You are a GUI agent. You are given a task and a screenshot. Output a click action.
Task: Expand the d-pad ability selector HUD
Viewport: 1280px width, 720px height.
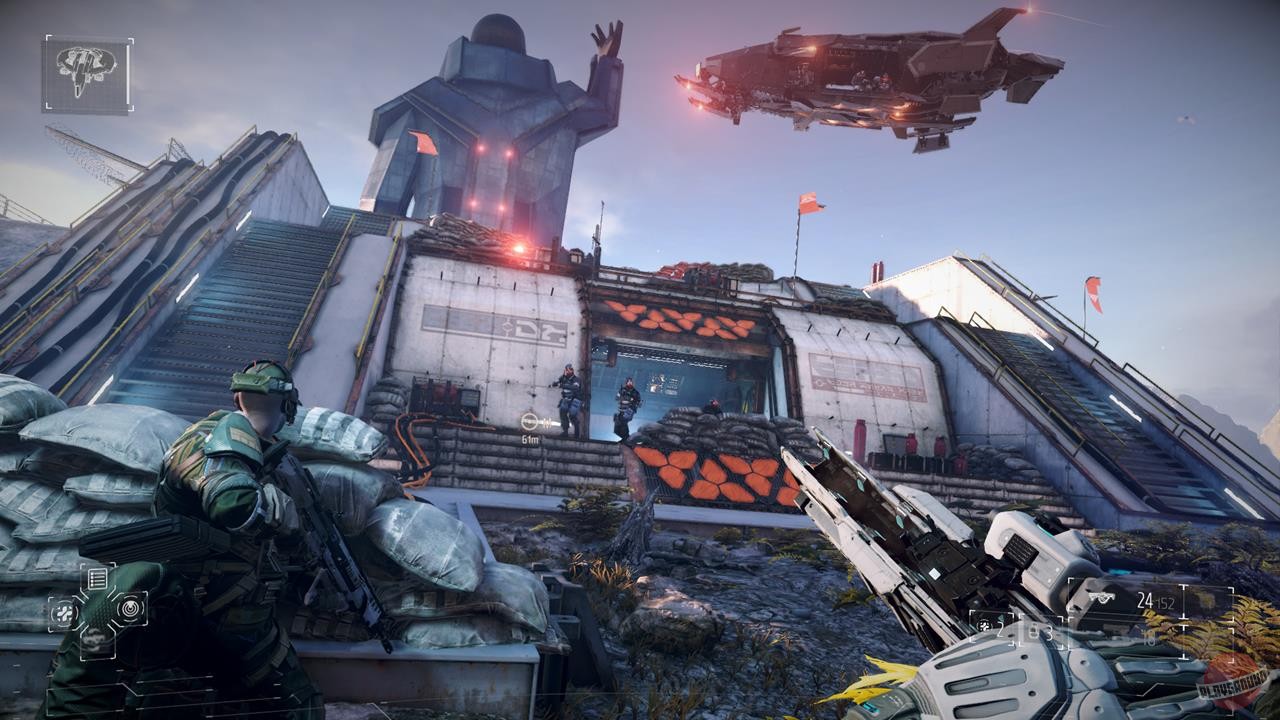[96, 610]
